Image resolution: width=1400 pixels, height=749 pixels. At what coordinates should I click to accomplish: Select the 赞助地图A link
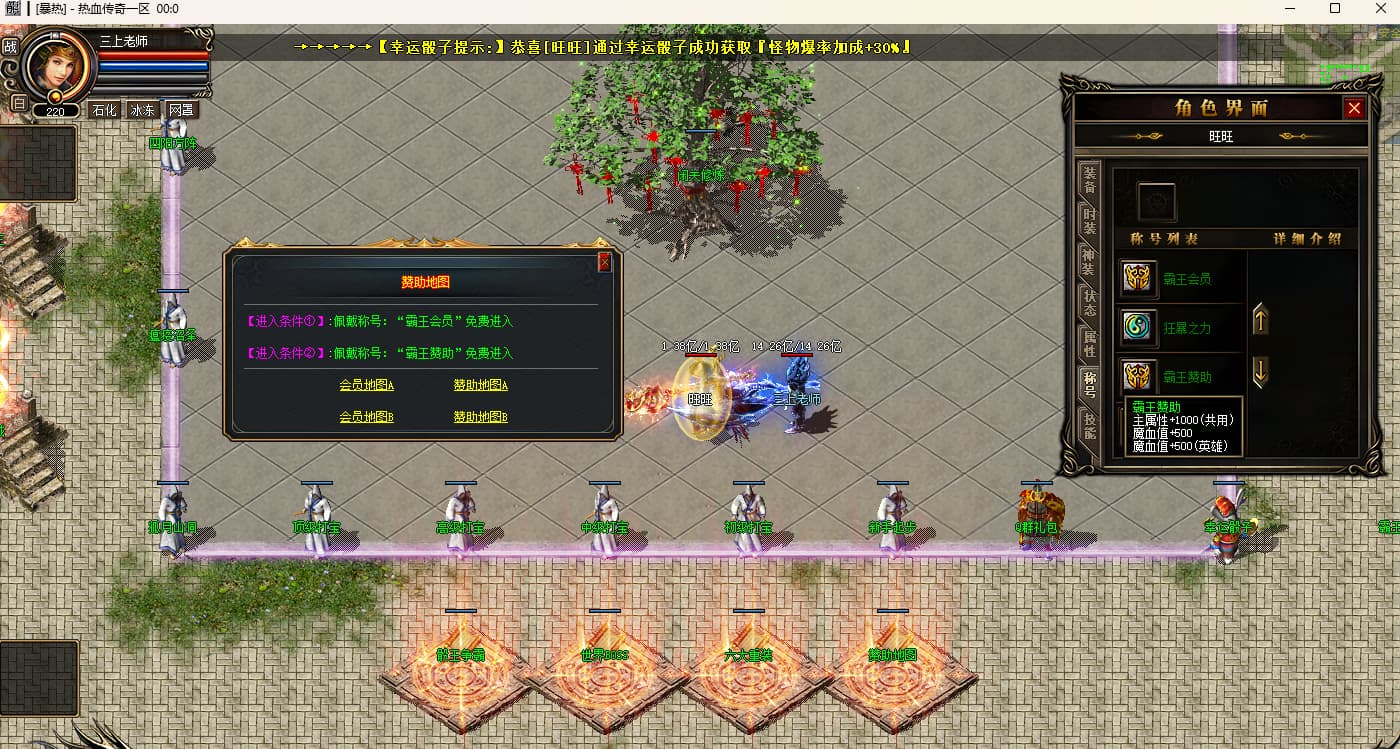click(480, 385)
